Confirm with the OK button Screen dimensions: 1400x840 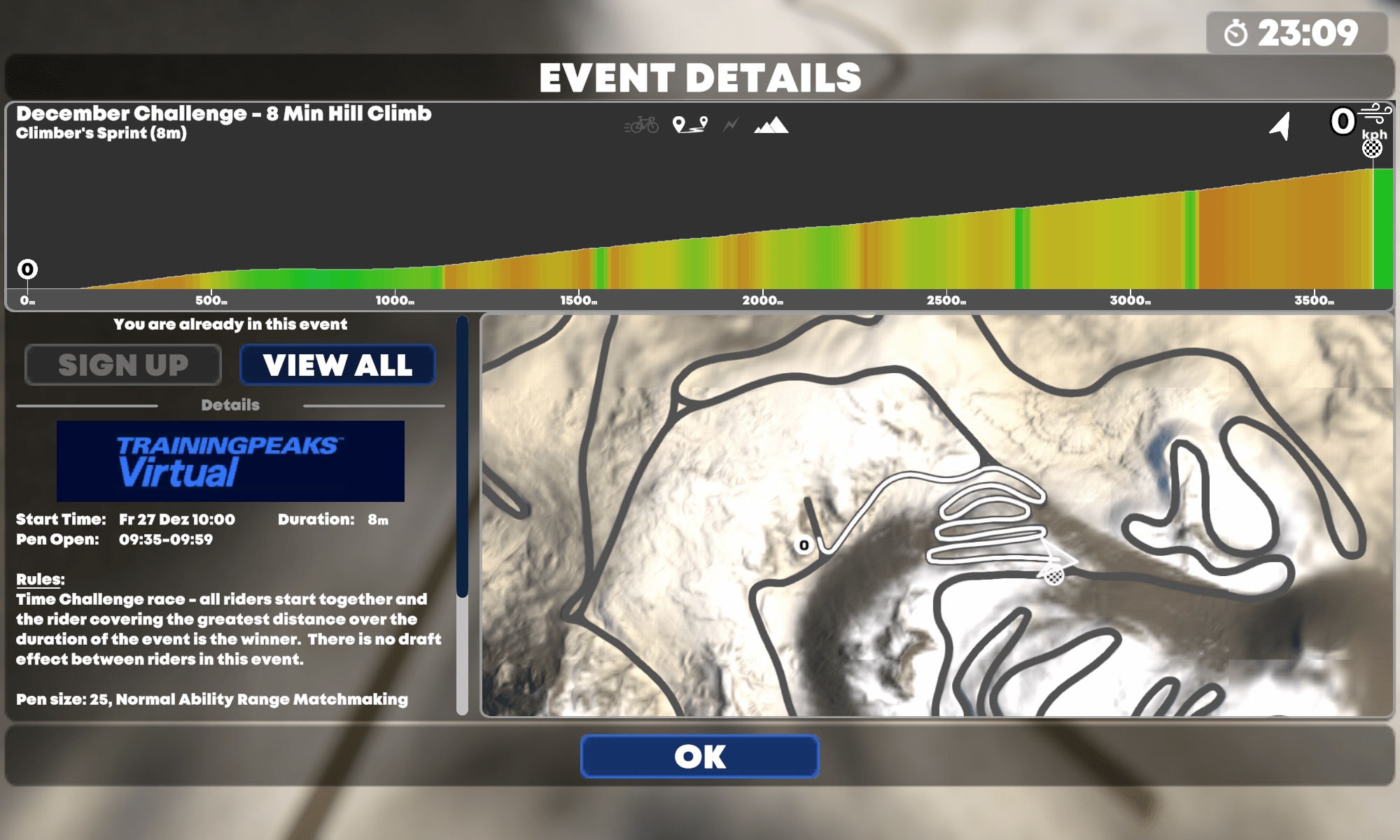[699, 756]
